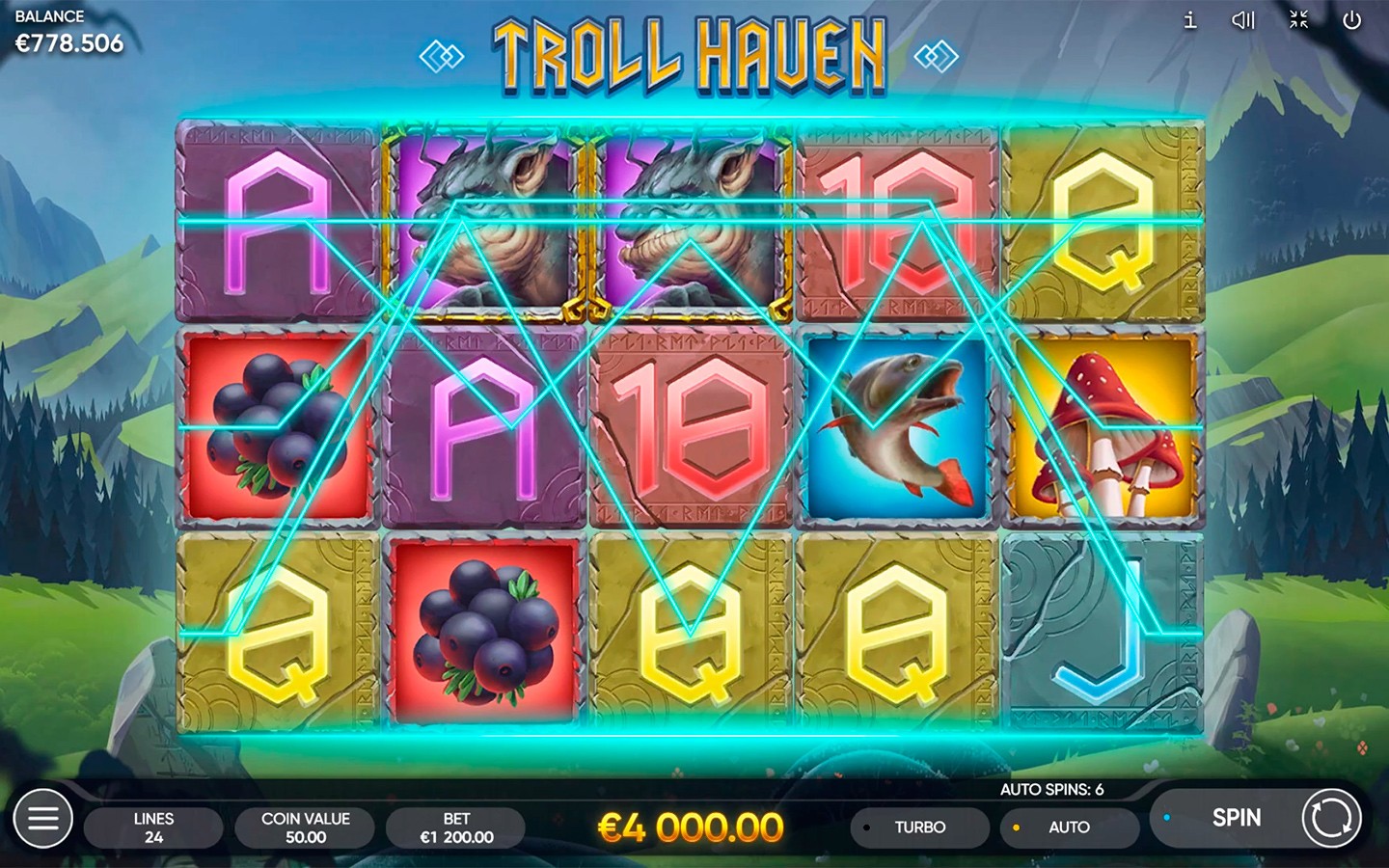This screenshot has height=868, width=1389.
Task: Toggle Turbo mode
Action: [x=919, y=827]
